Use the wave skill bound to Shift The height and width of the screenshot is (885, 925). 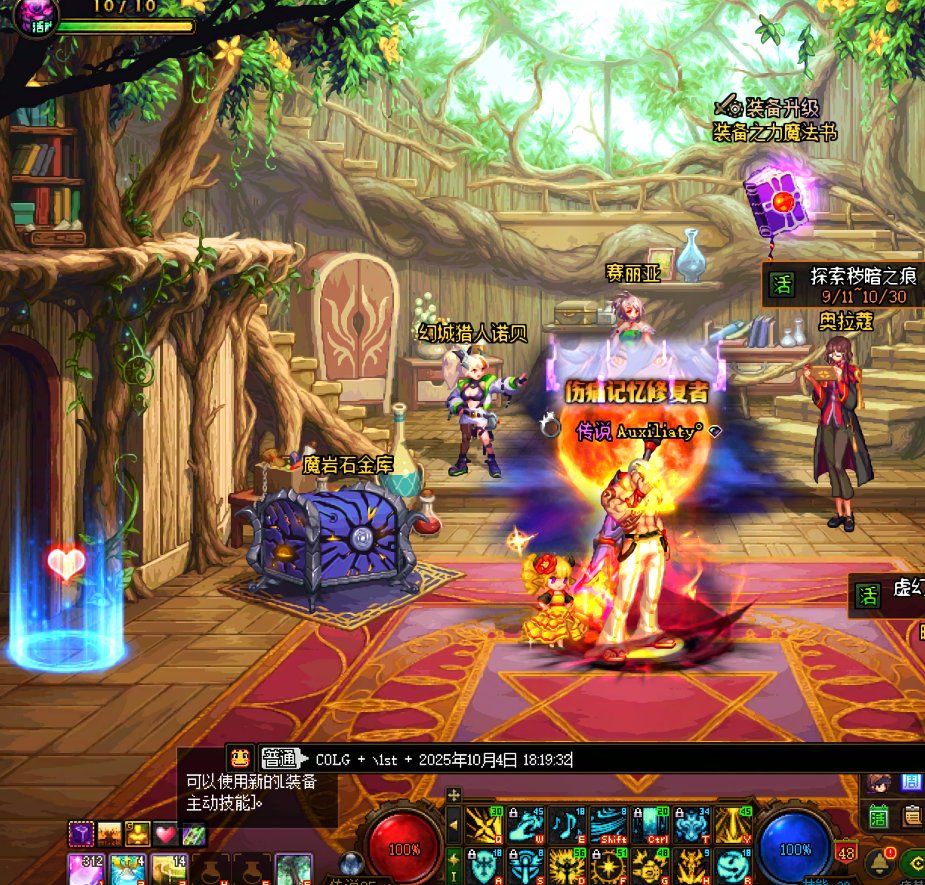608,825
